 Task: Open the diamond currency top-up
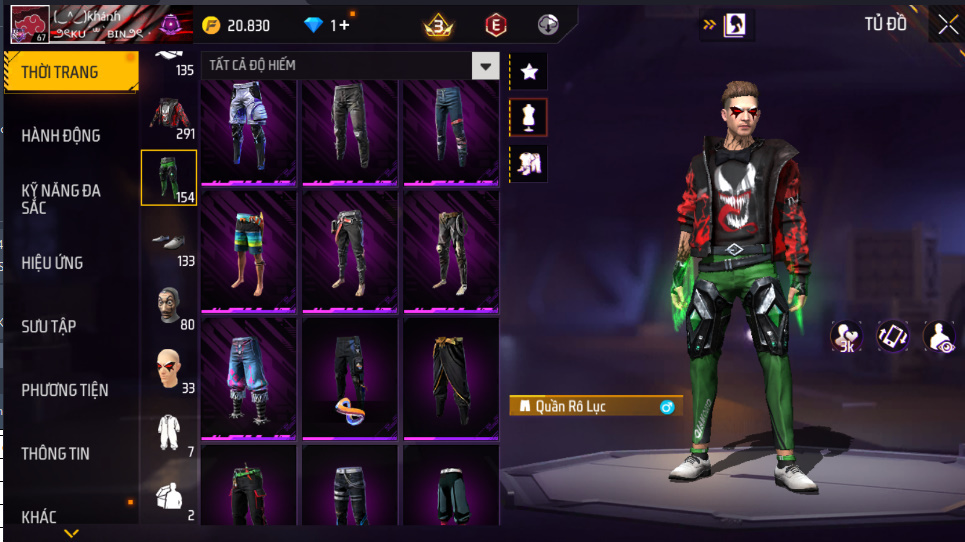point(328,25)
